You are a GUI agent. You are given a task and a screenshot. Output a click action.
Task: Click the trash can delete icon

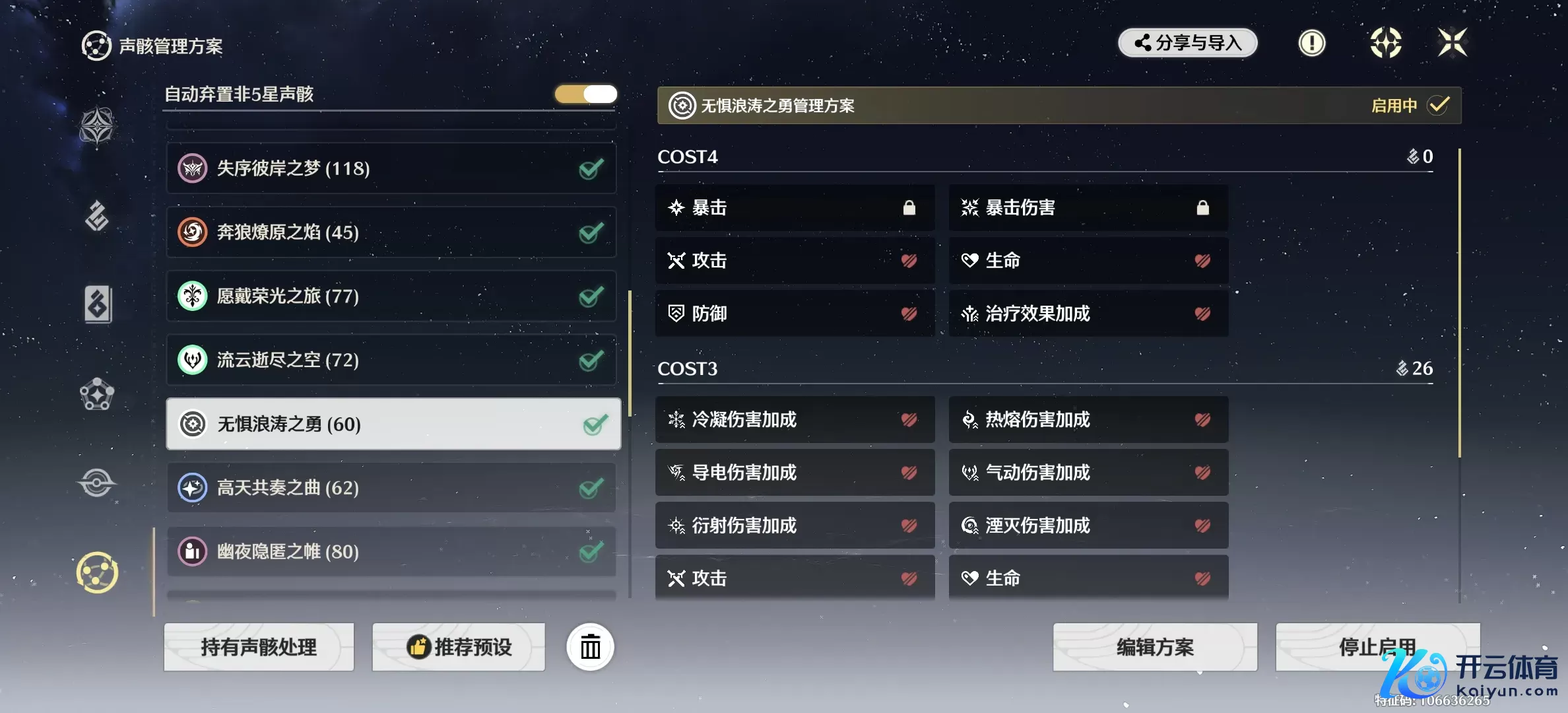point(589,647)
